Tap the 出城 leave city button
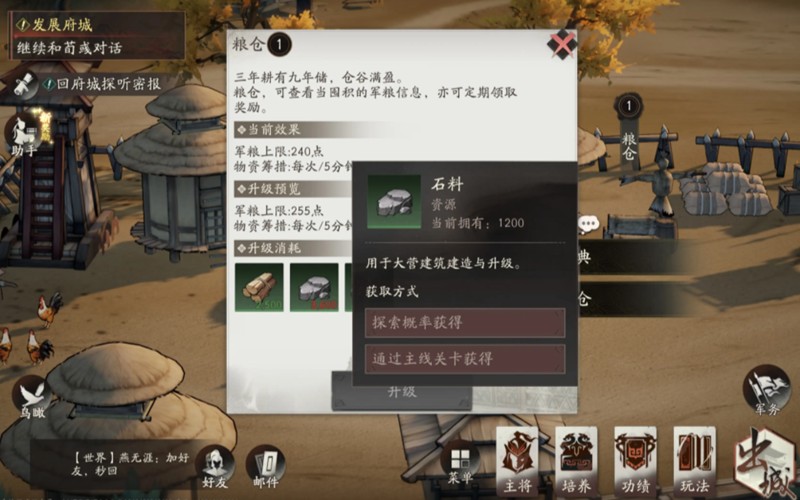This screenshot has width=800, height=500. [762, 462]
